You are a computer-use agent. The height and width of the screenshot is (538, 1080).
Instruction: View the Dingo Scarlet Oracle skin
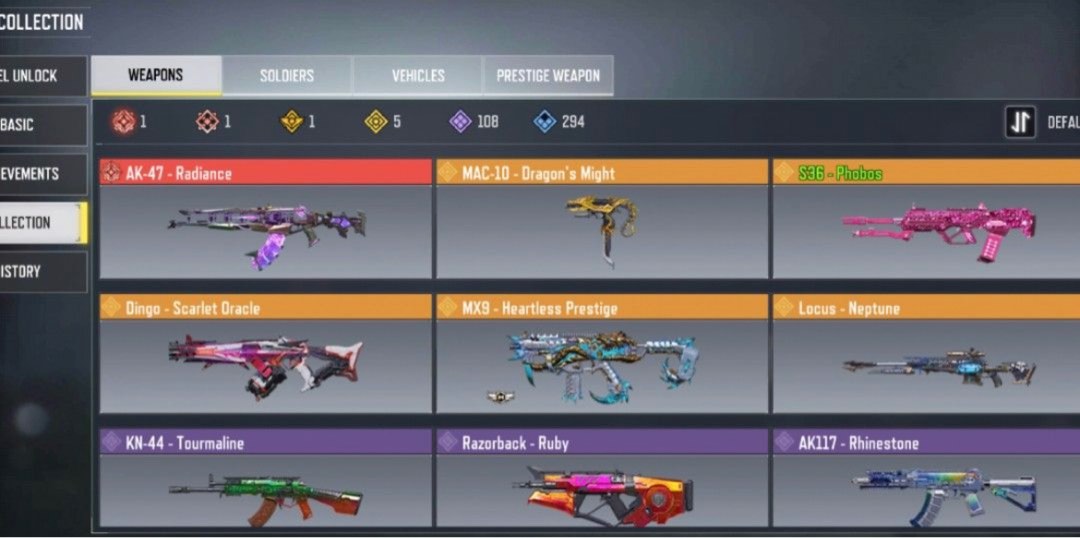click(266, 354)
